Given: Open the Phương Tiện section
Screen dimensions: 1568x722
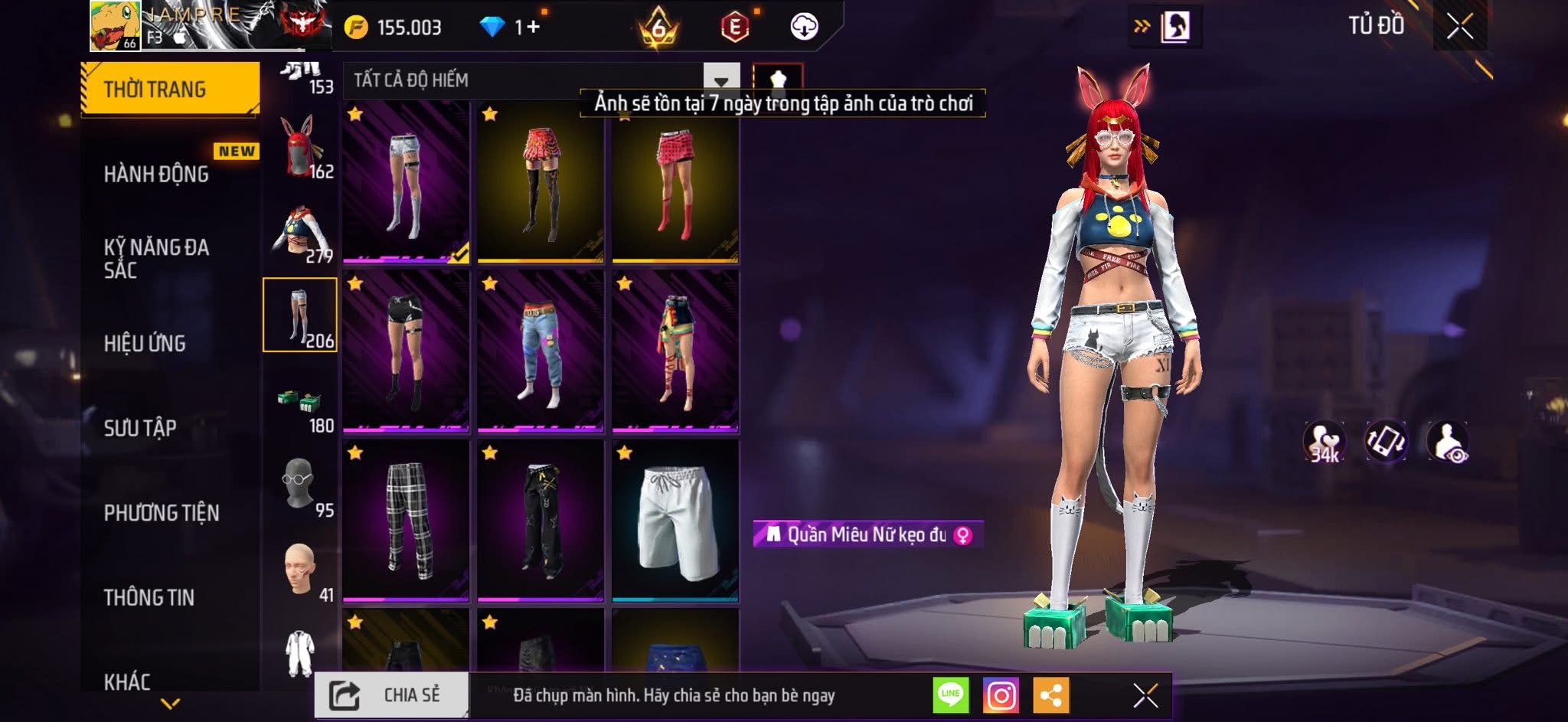Looking at the screenshot, I should click(x=162, y=513).
